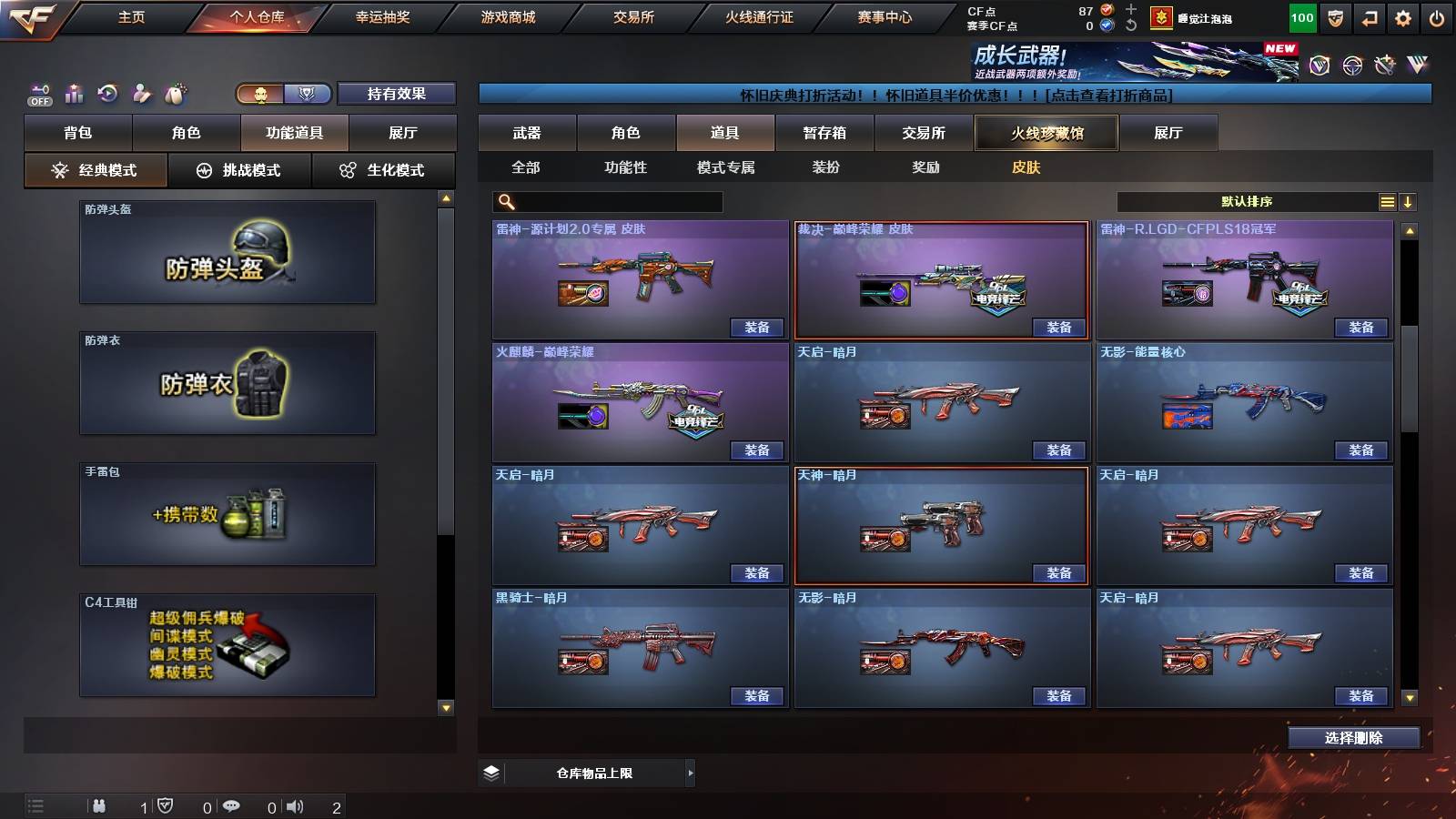Switch to the badge display toggle
The width and height of the screenshot is (1456, 819).
[308, 94]
